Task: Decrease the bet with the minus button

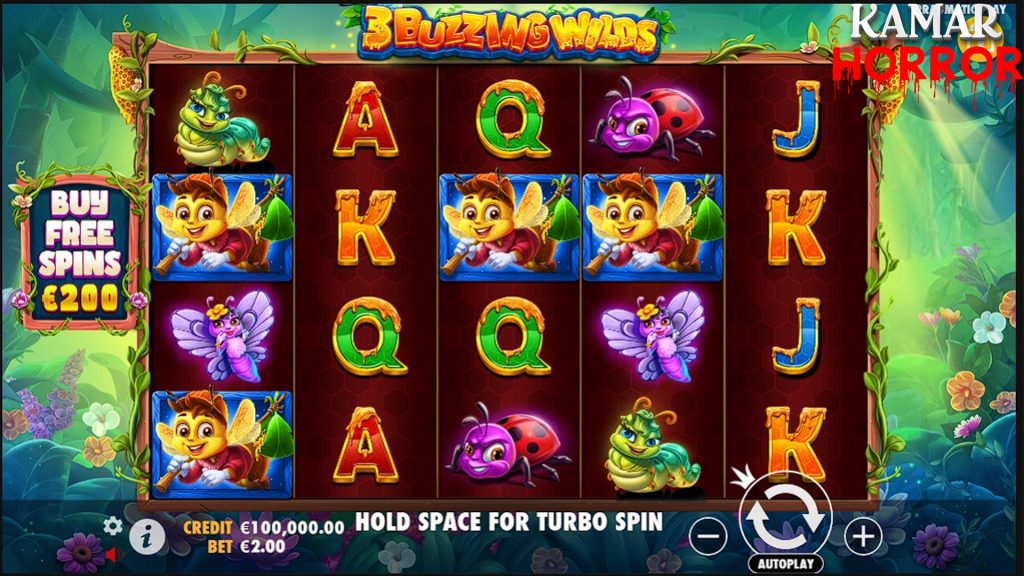Action: (x=709, y=537)
